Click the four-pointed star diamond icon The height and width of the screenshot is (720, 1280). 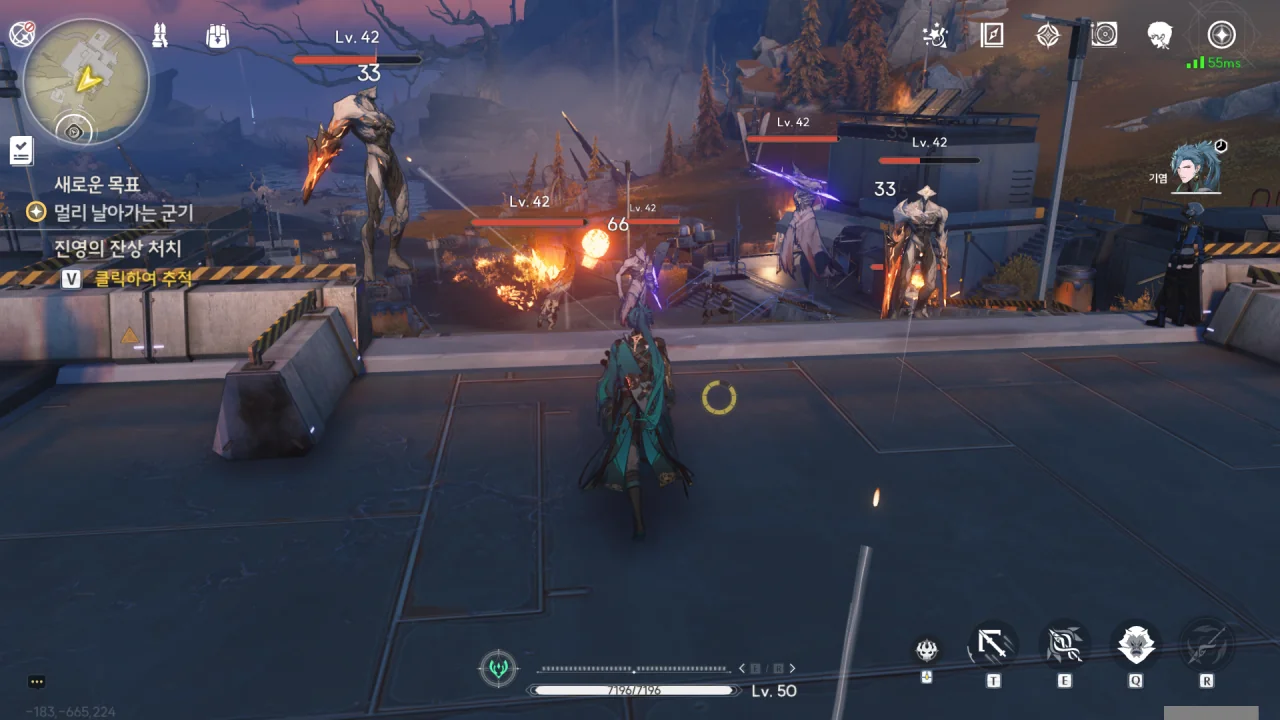[1047, 36]
